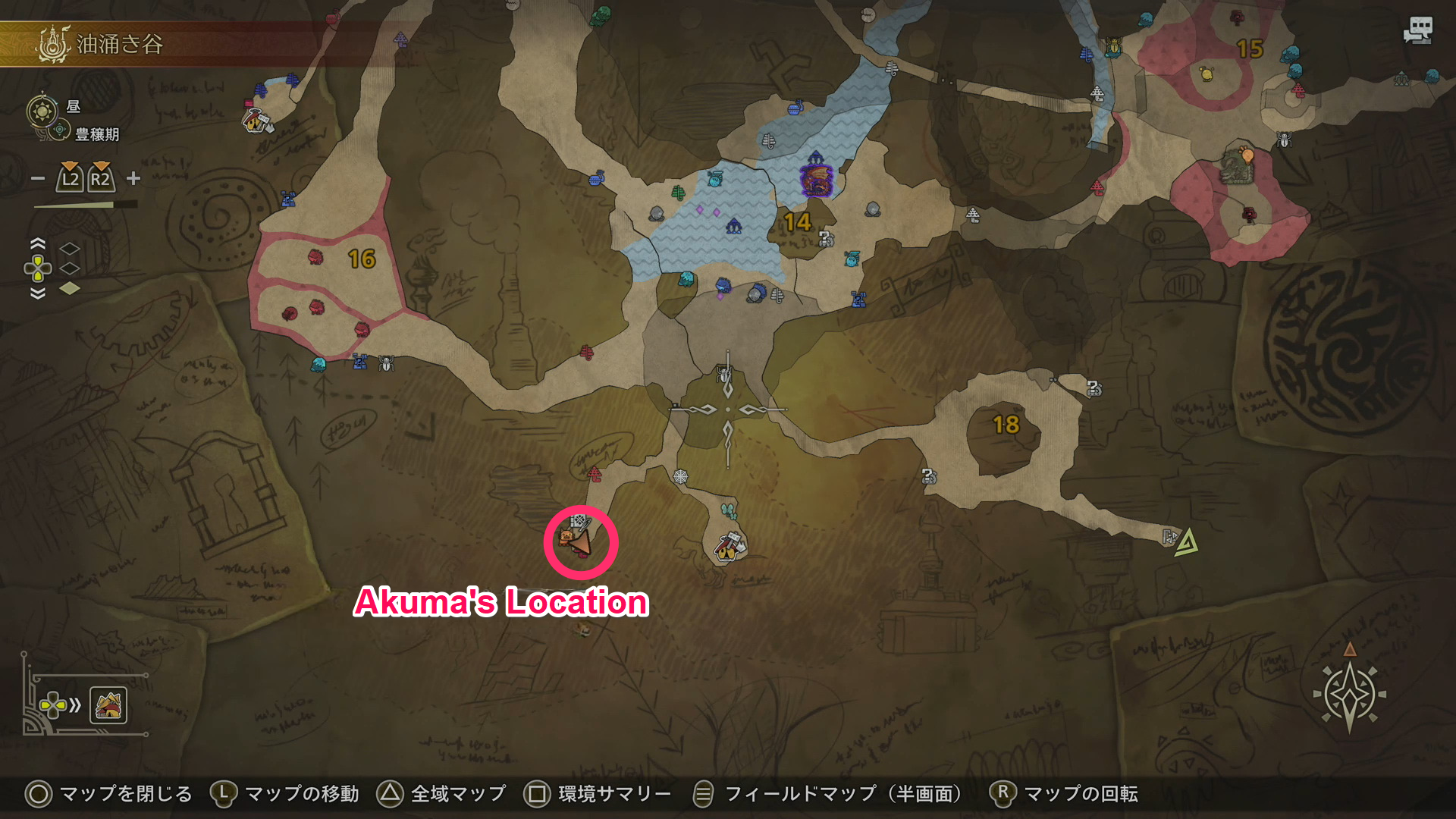Select the highlighted large monster icon in area 14

(x=815, y=180)
